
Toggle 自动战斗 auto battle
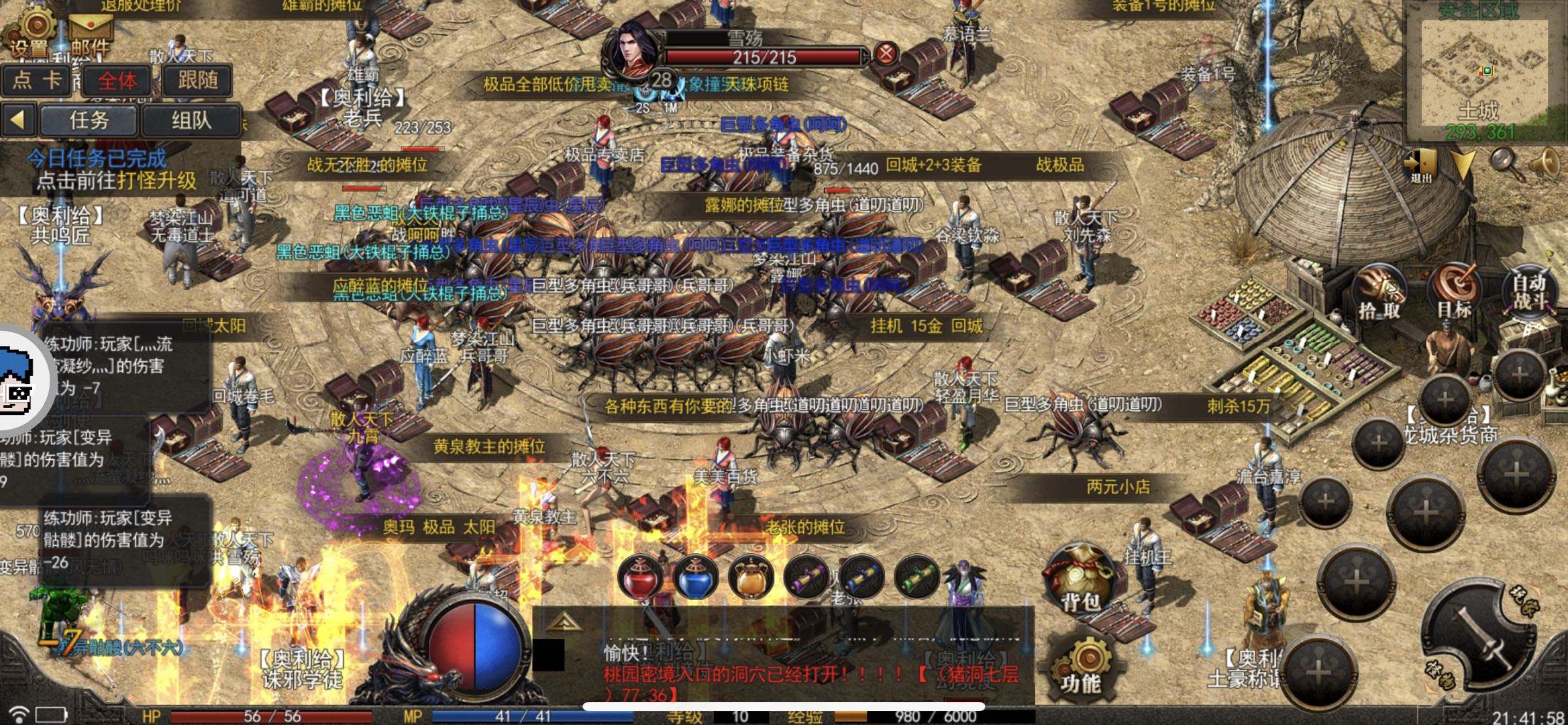(1530, 292)
